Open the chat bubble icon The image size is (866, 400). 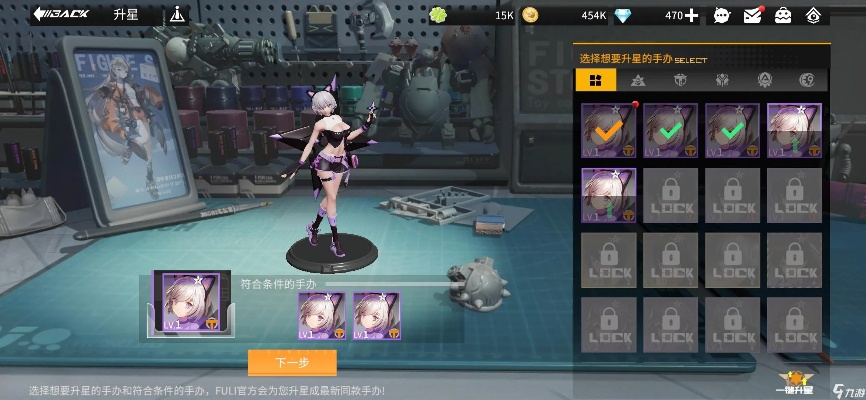pos(722,15)
